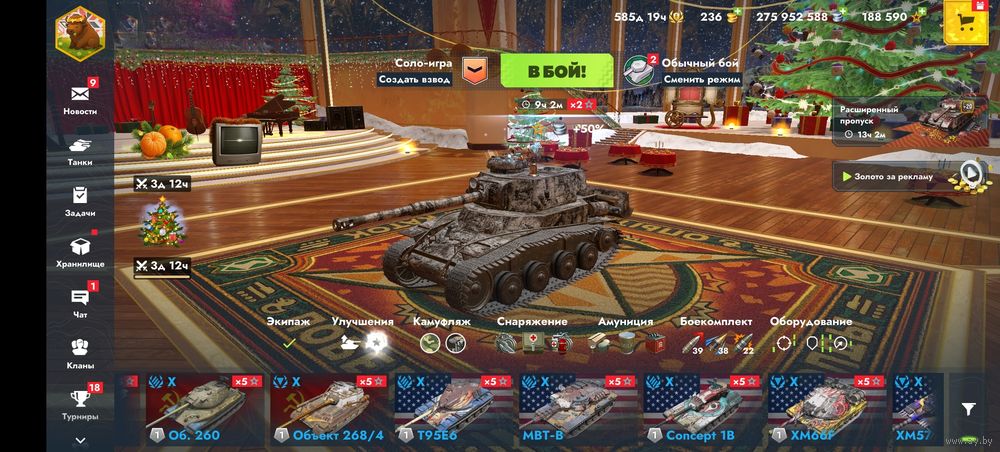Show the Кланы clans screen
1000x452 pixels.
click(x=80, y=353)
